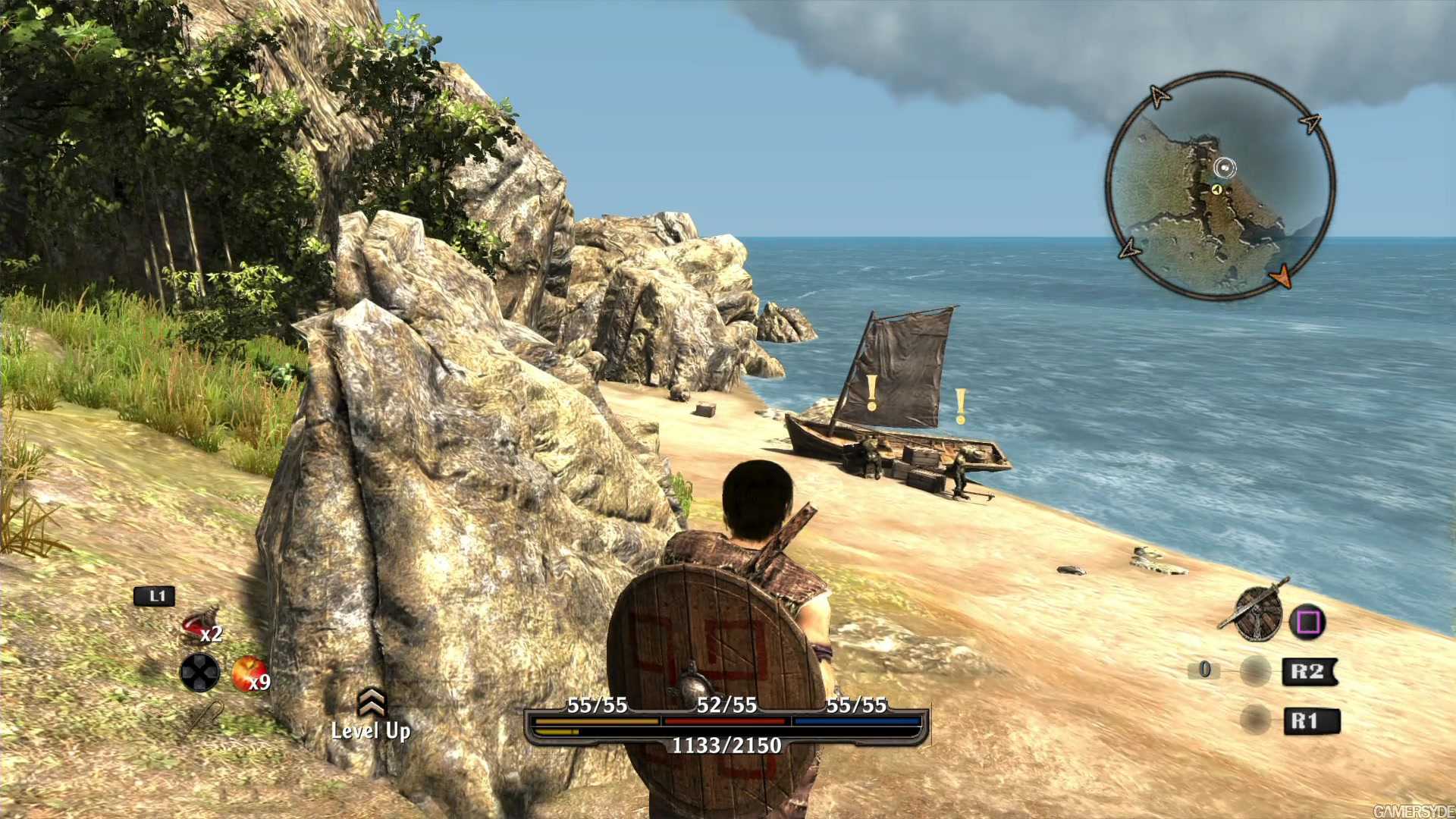The height and width of the screenshot is (819, 1456).
Task: Select the faded fishing hook quick slot
Action: pyautogui.click(x=205, y=717)
